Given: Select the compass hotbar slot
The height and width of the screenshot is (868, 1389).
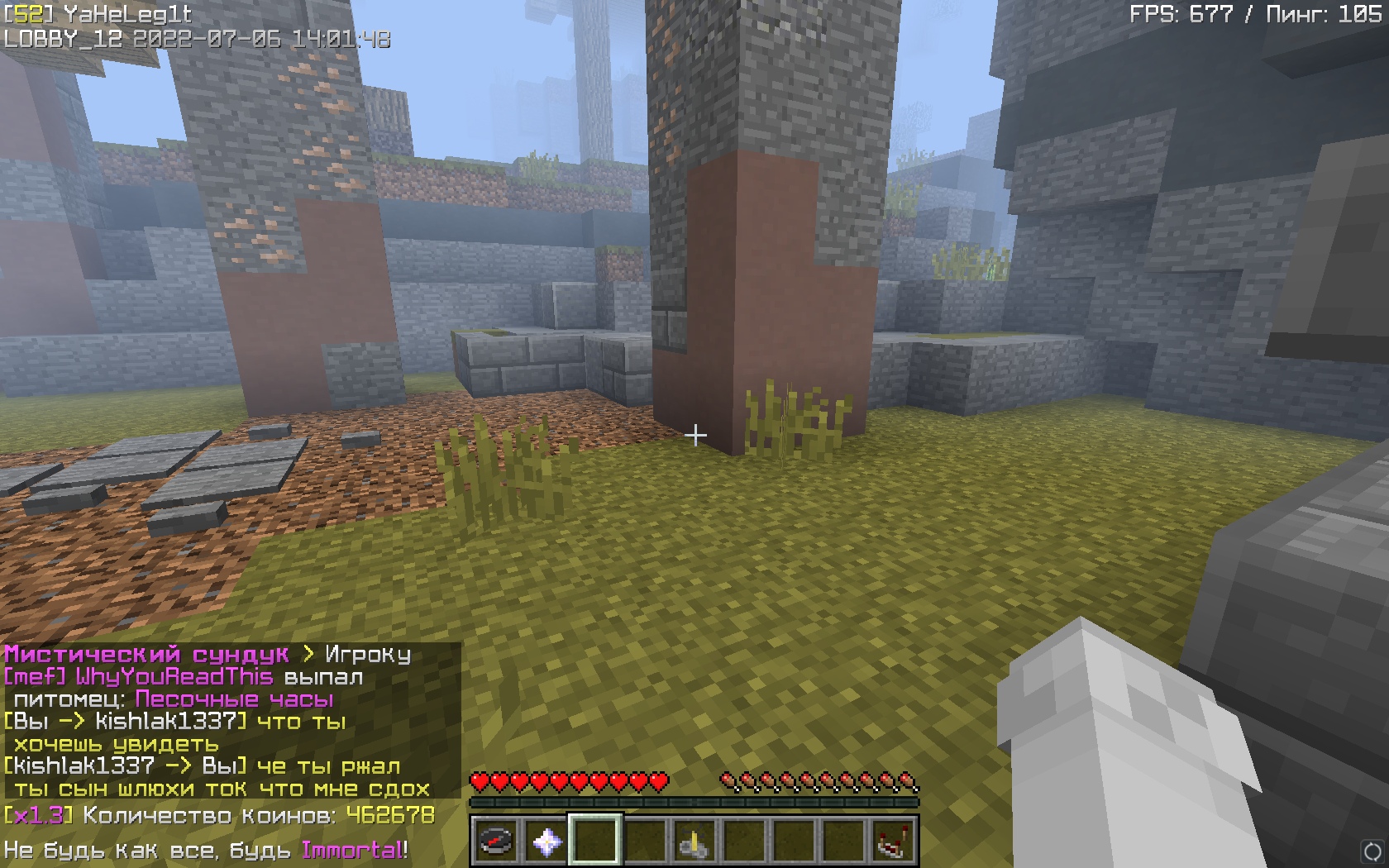Looking at the screenshot, I should coord(496,842).
